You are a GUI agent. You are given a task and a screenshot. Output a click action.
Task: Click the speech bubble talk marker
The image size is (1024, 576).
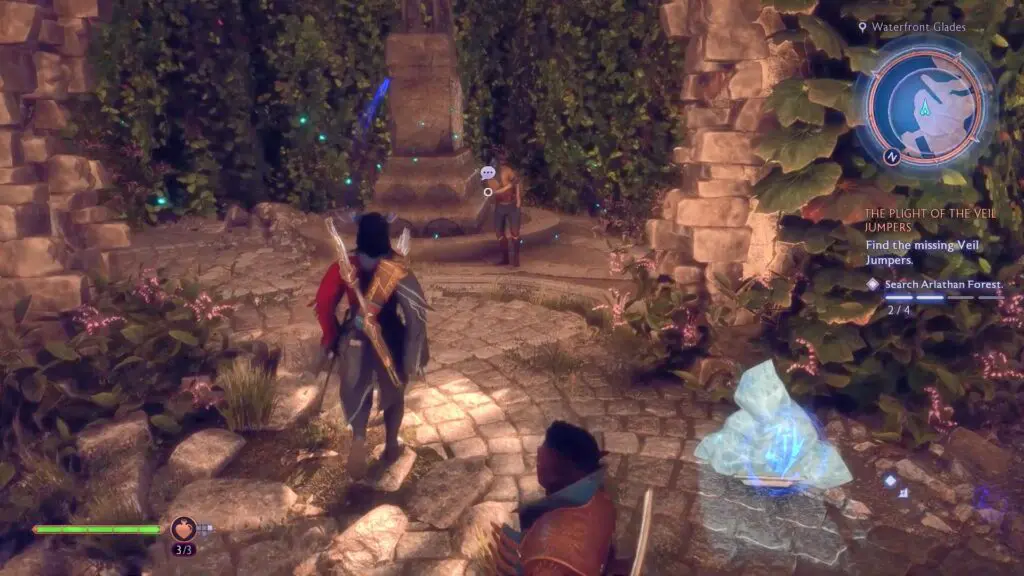[488, 173]
